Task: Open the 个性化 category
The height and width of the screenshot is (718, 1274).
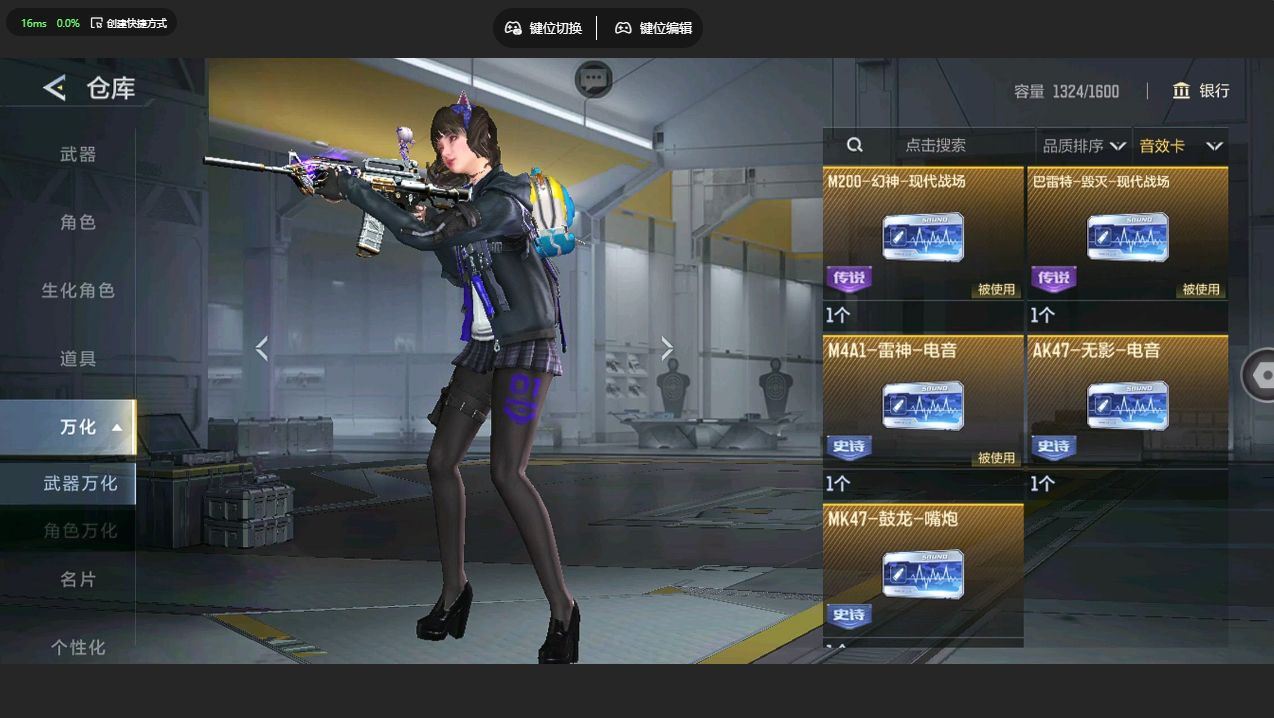Action: point(78,646)
